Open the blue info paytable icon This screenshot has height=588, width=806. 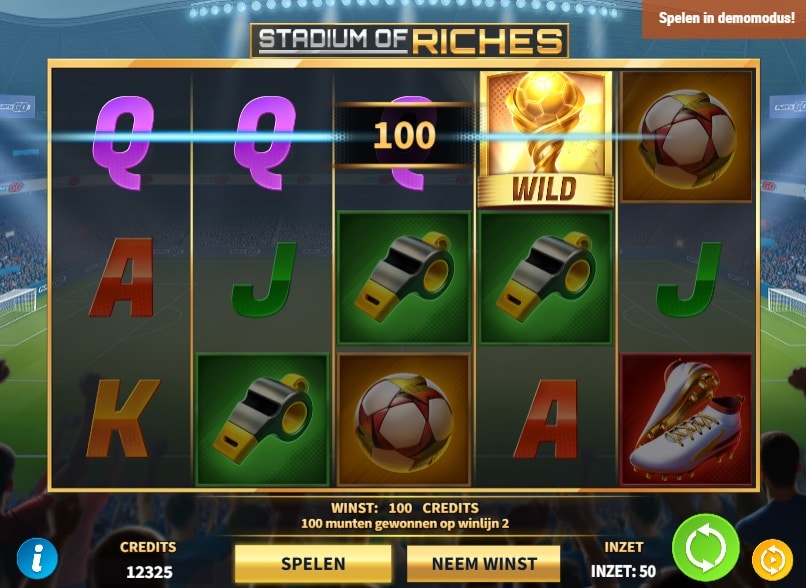[x=37, y=558]
